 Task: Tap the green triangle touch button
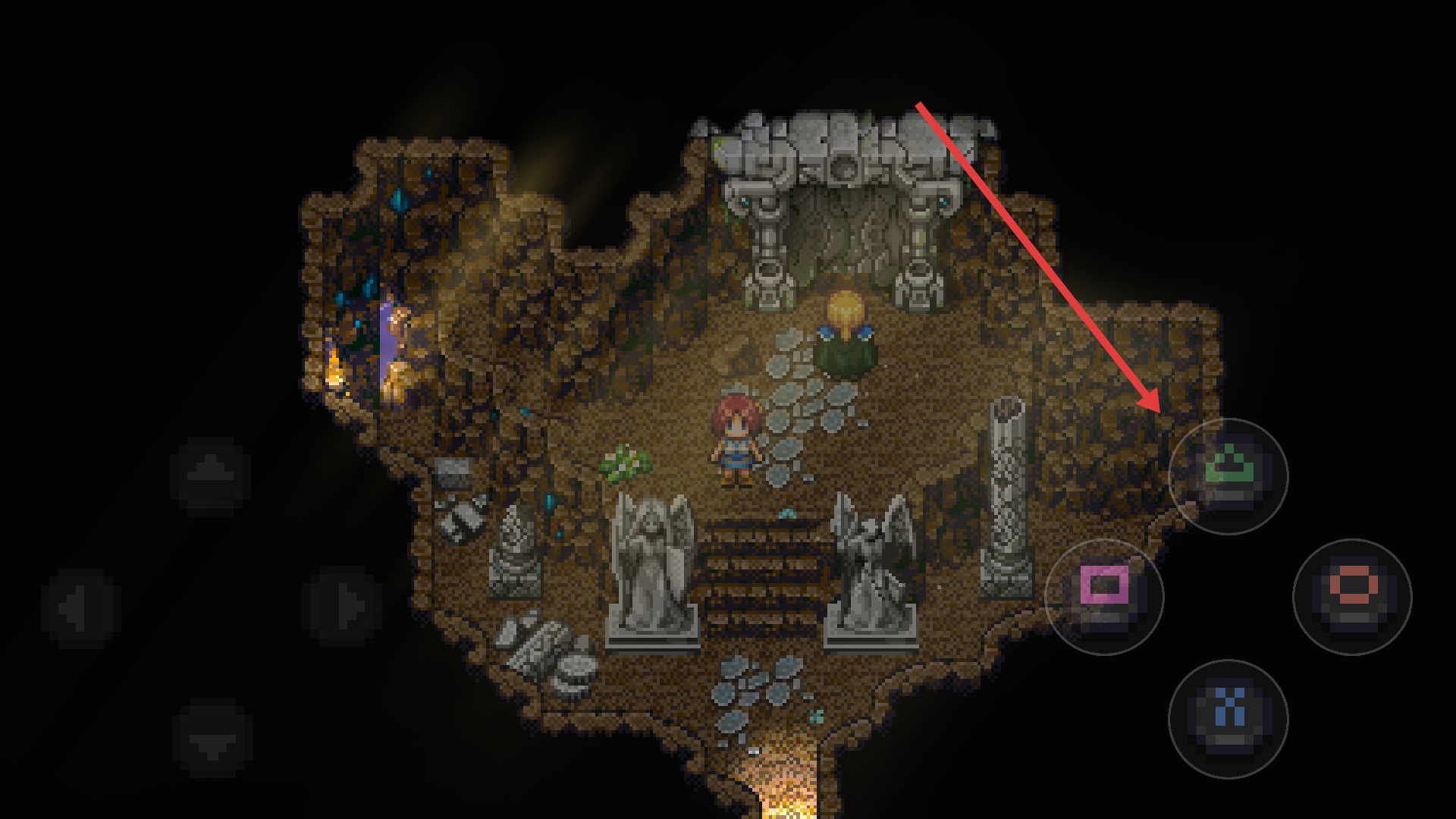pos(1228,476)
